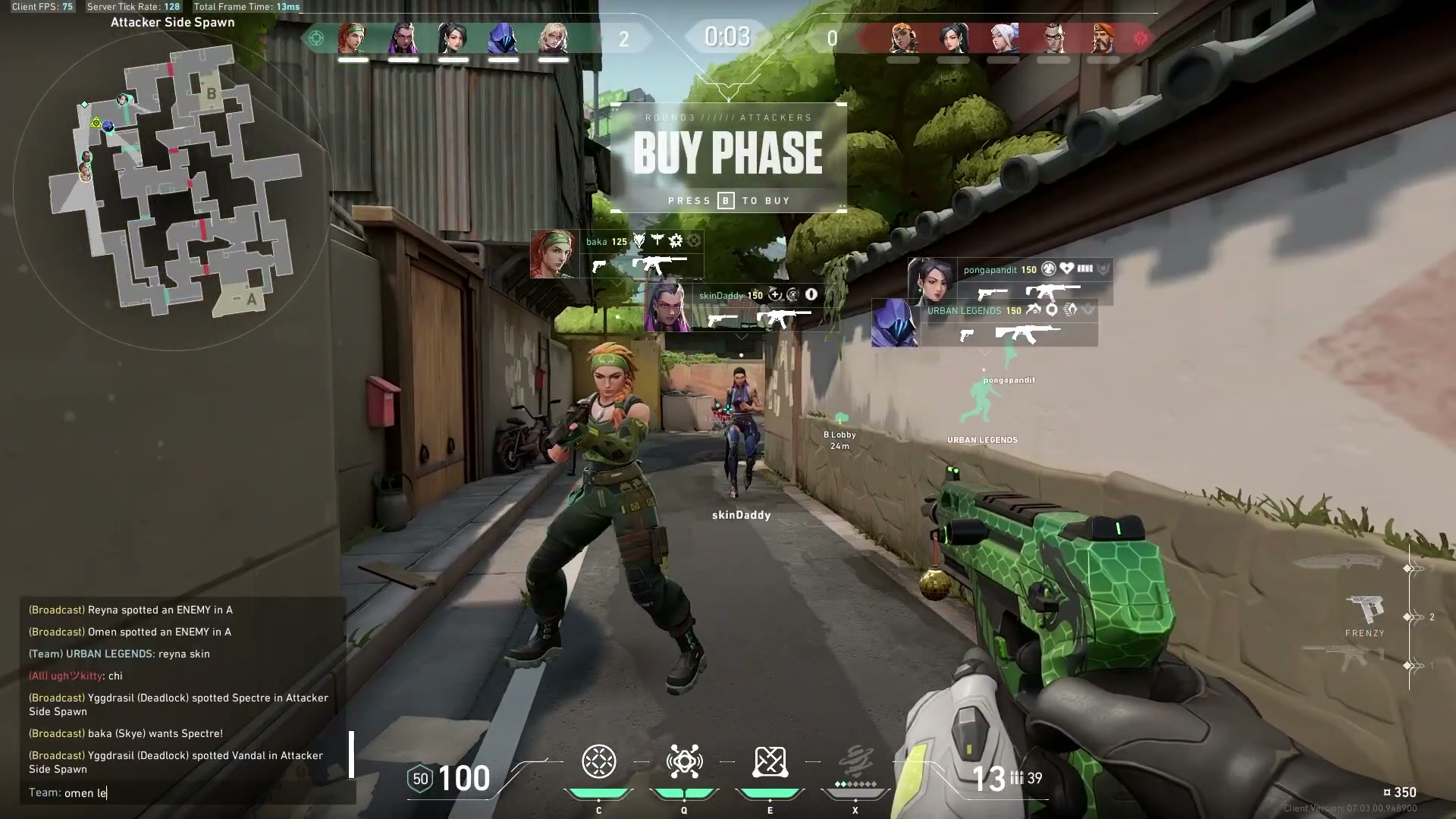Open skinDaddy's Reyna loadout card
Screen dimensions: 1456x819
739,306
